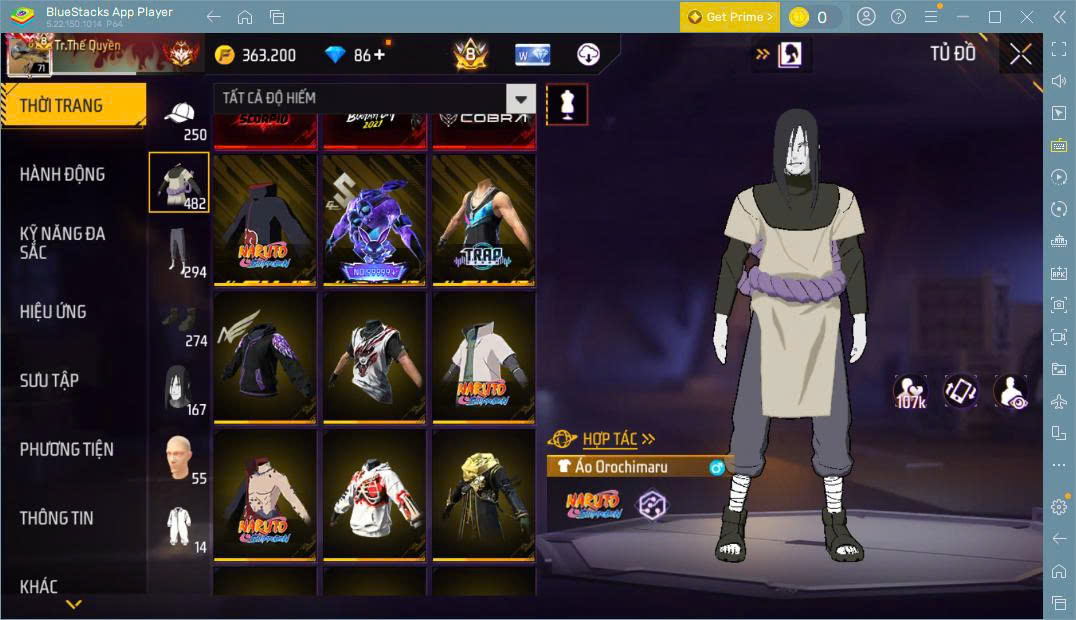Tap the diamond balance add button
The height and width of the screenshot is (620, 1076).
tap(379, 55)
